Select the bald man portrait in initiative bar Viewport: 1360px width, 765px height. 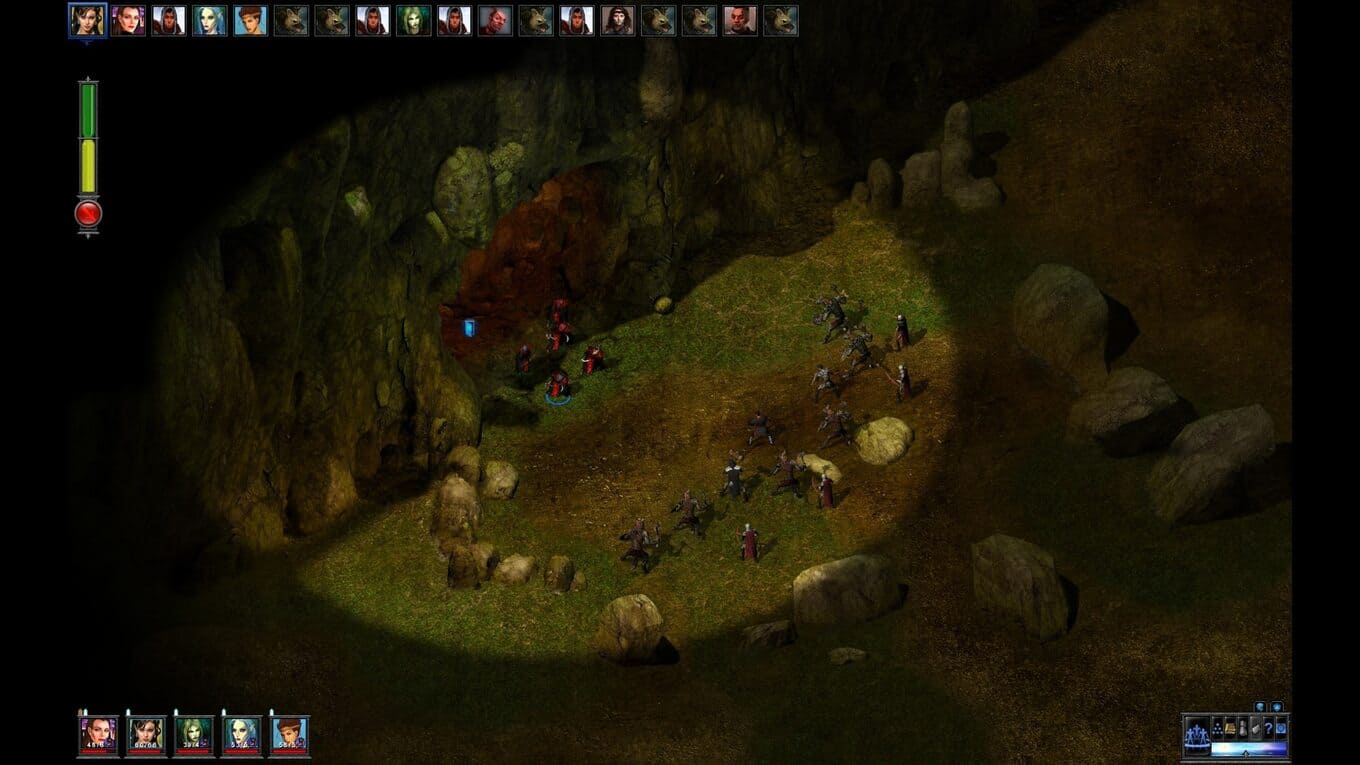(x=741, y=20)
